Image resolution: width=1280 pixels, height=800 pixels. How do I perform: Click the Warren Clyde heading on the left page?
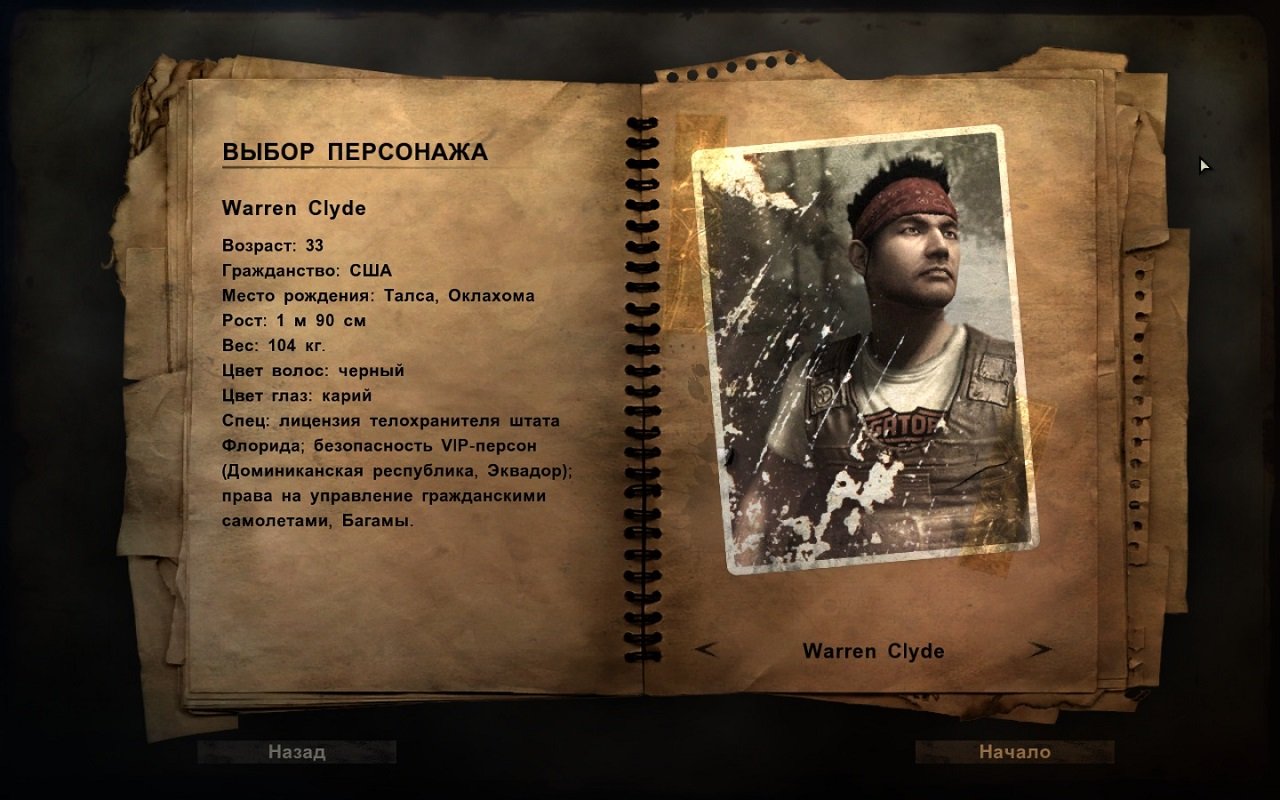coord(294,210)
